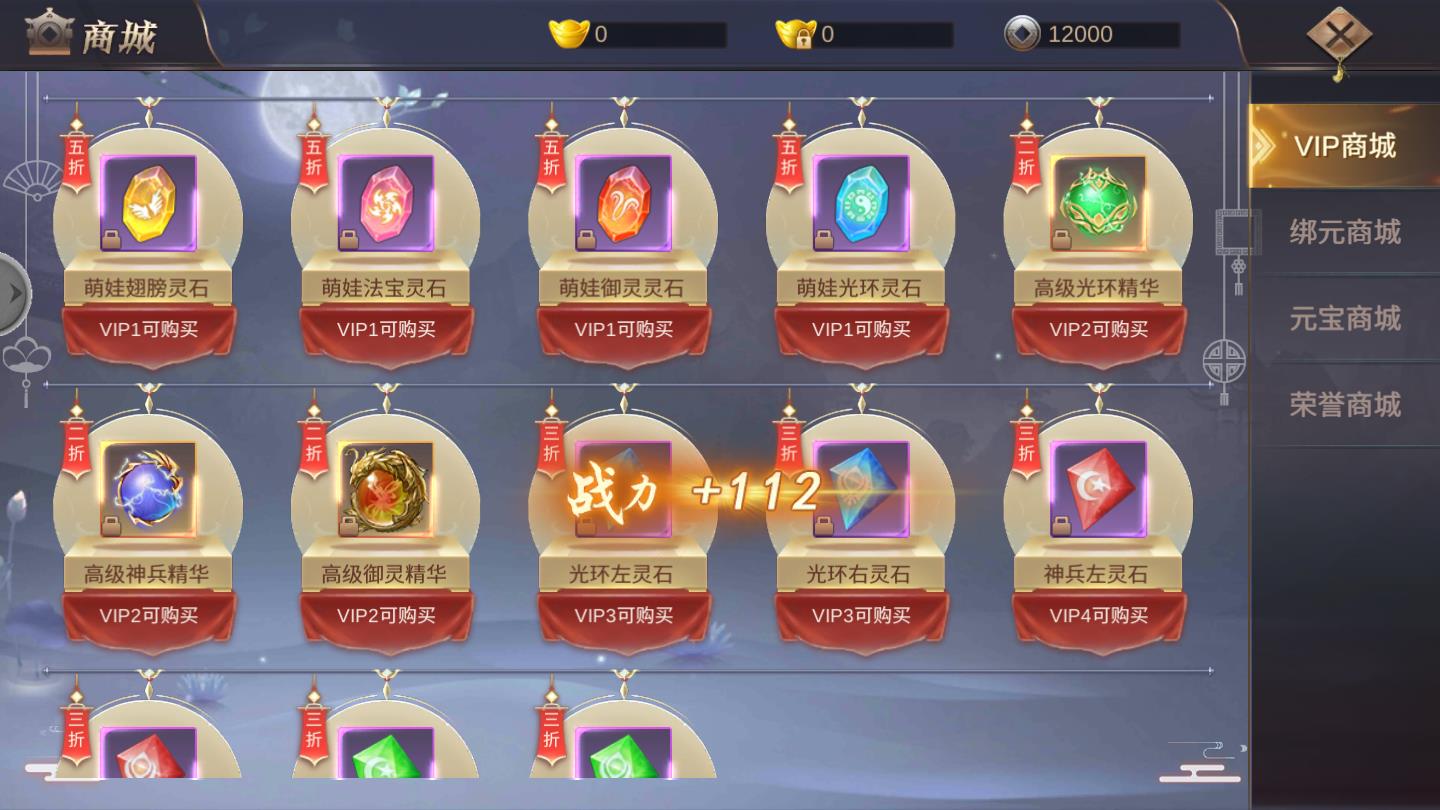Switch to the 绑元商城 tab
The image size is (1440, 810).
tap(1345, 231)
